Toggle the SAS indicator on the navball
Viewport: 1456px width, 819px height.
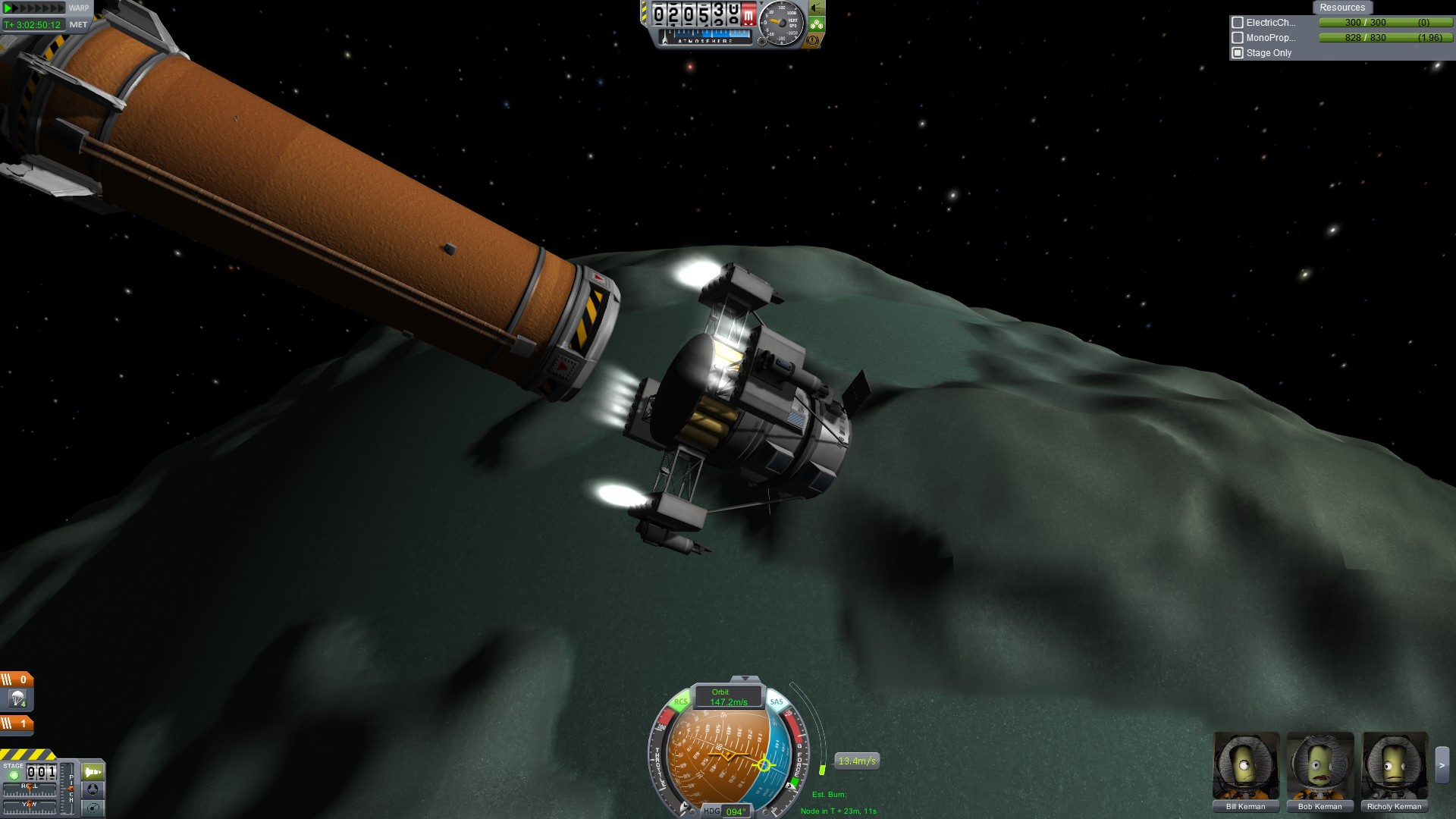pos(777,702)
